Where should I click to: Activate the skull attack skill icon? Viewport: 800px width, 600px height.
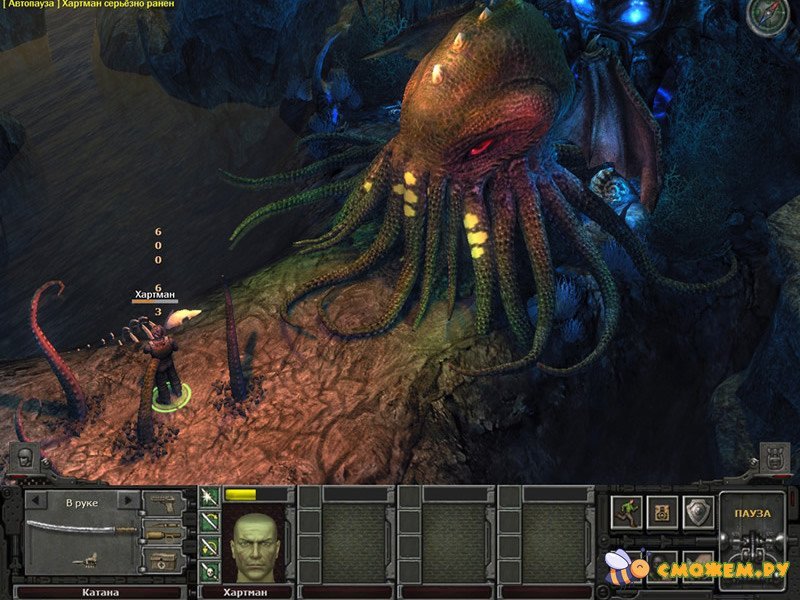pos(210,571)
